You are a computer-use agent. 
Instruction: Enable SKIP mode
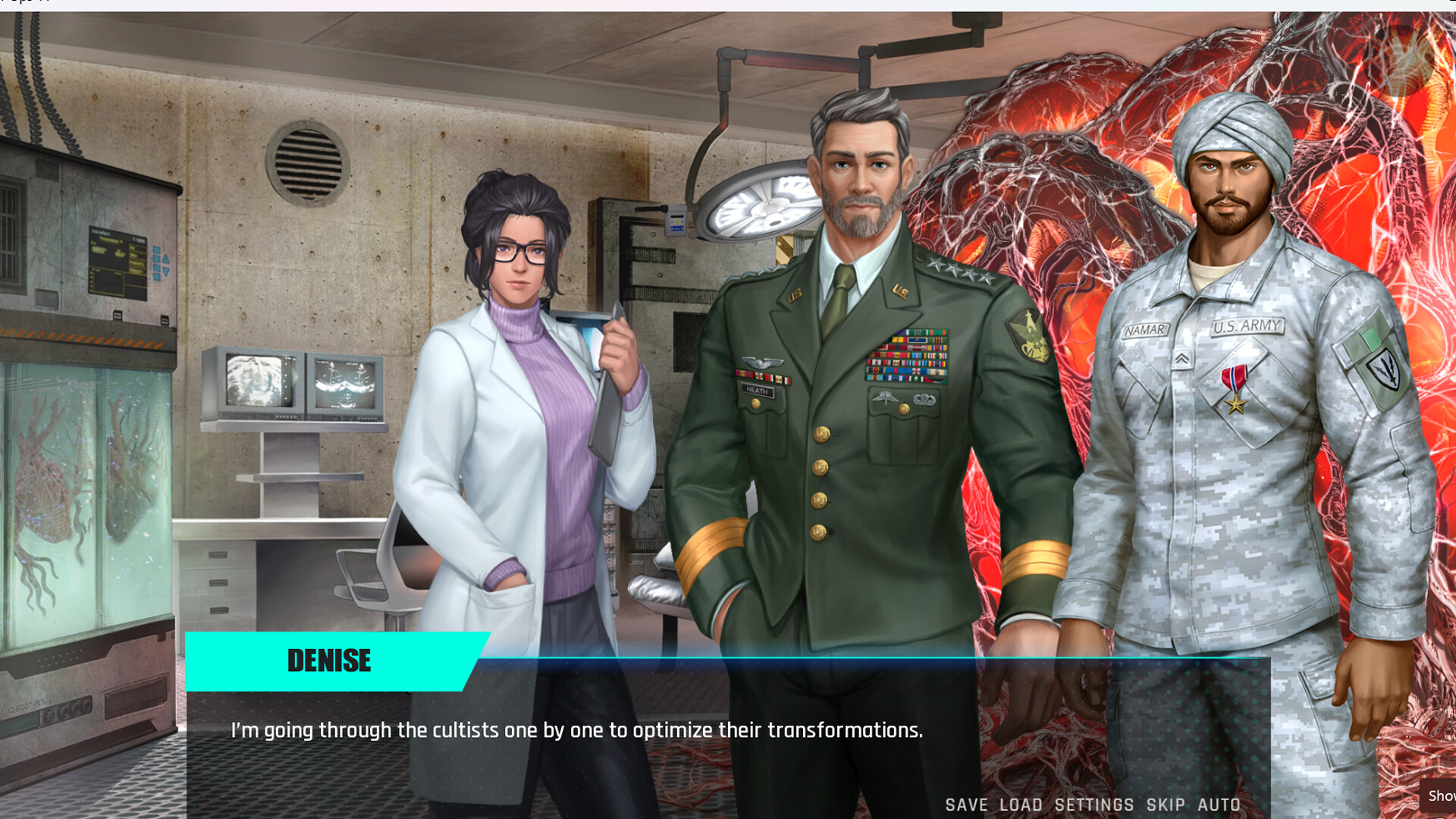coord(1159,805)
